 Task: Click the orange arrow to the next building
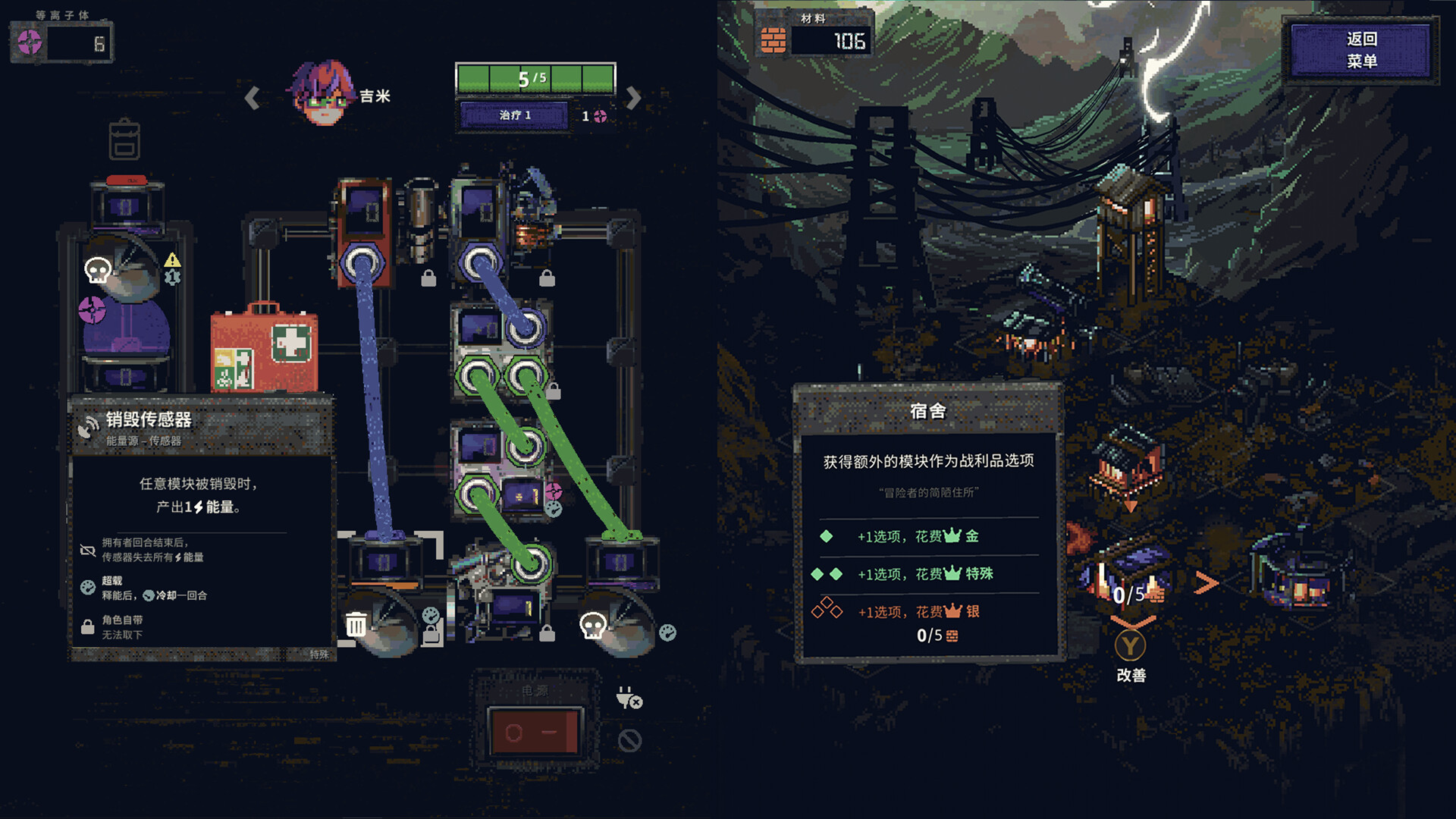1206,583
